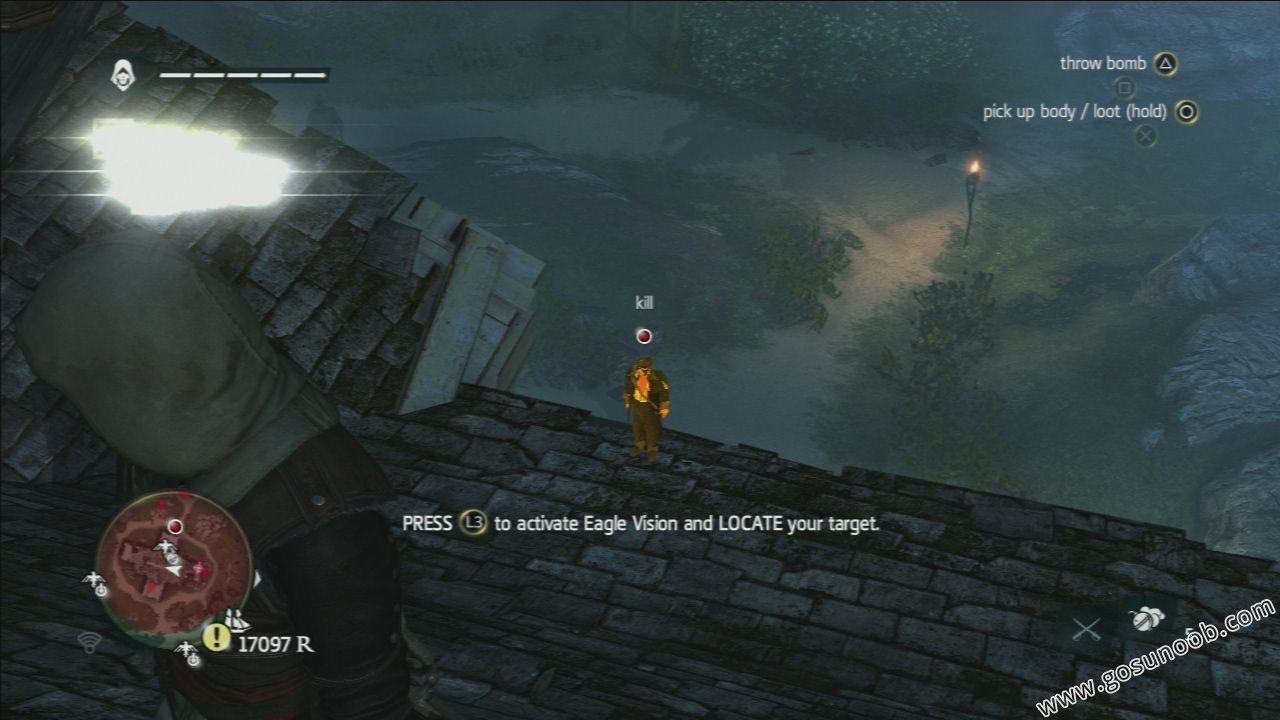
Task: Click the player arrow on the minimap
Action: [172, 569]
